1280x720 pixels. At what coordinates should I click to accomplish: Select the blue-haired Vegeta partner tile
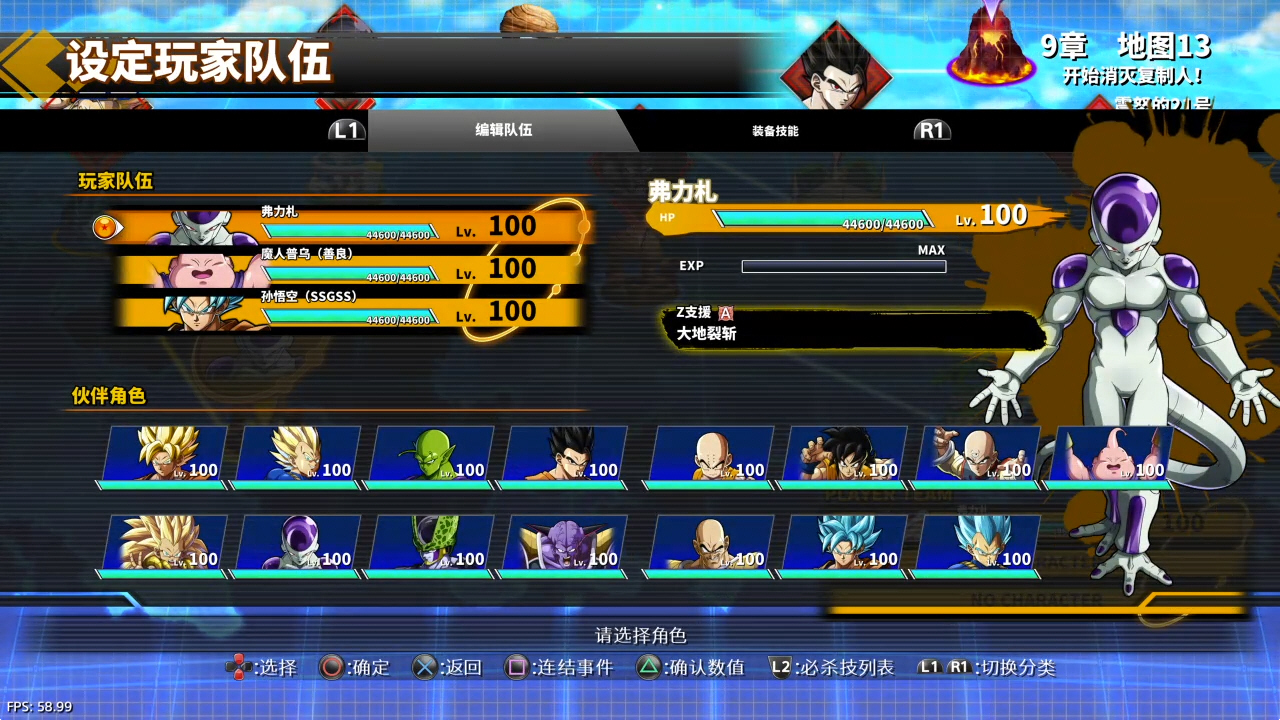tap(977, 545)
